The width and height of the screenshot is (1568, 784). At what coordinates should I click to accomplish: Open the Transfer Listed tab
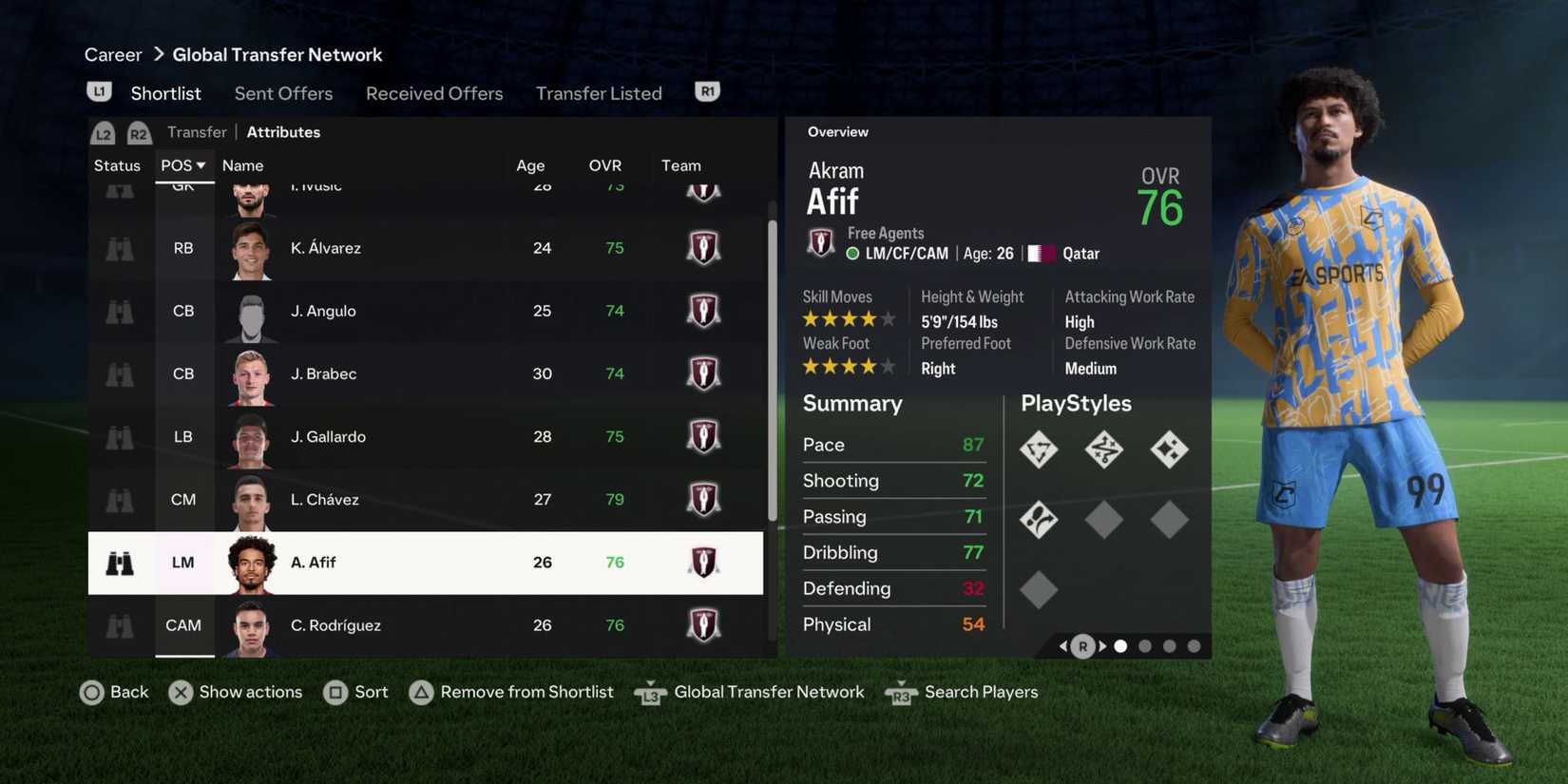(599, 92)
